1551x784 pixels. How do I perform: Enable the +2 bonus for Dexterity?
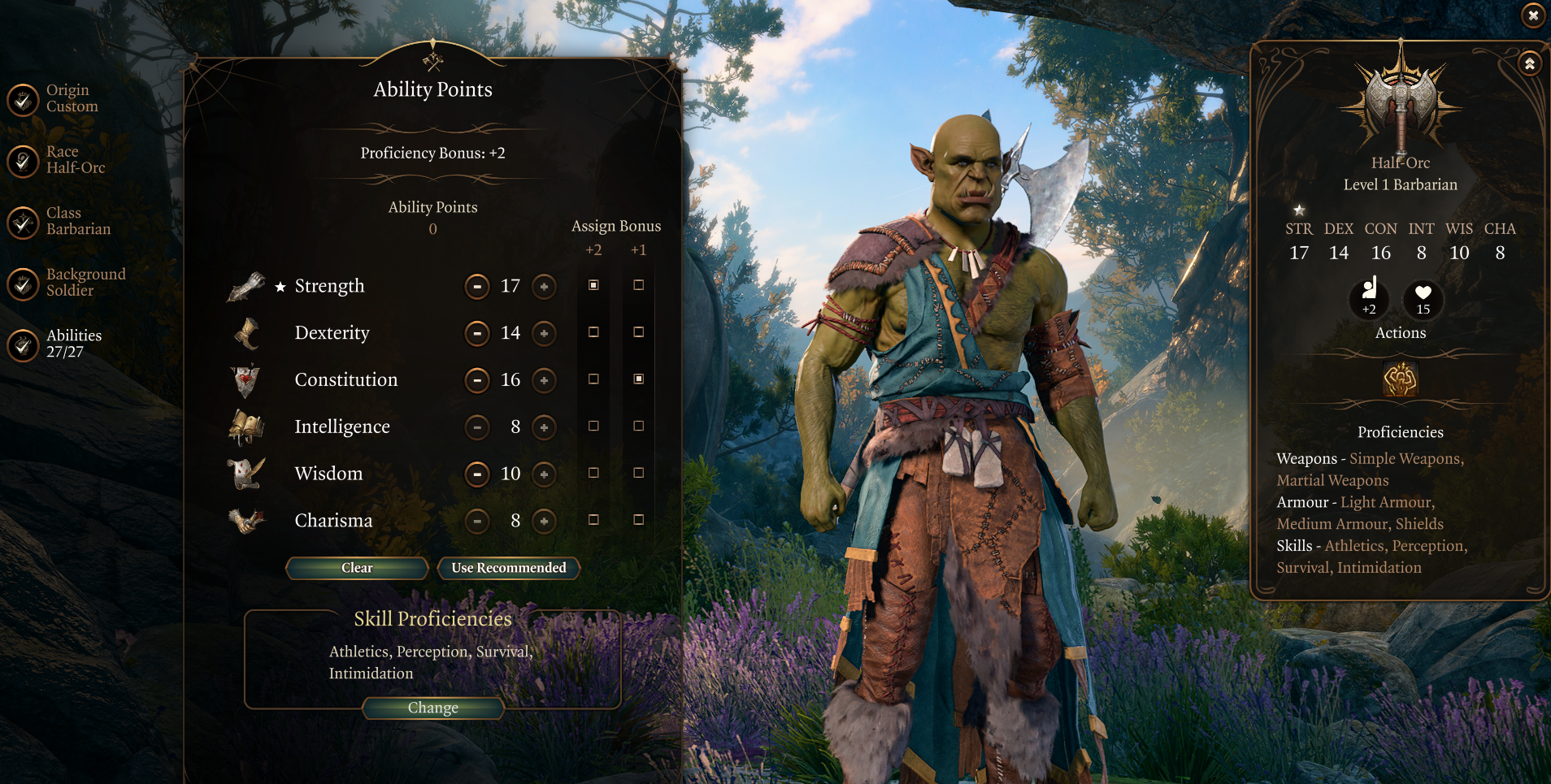point(594,332)
